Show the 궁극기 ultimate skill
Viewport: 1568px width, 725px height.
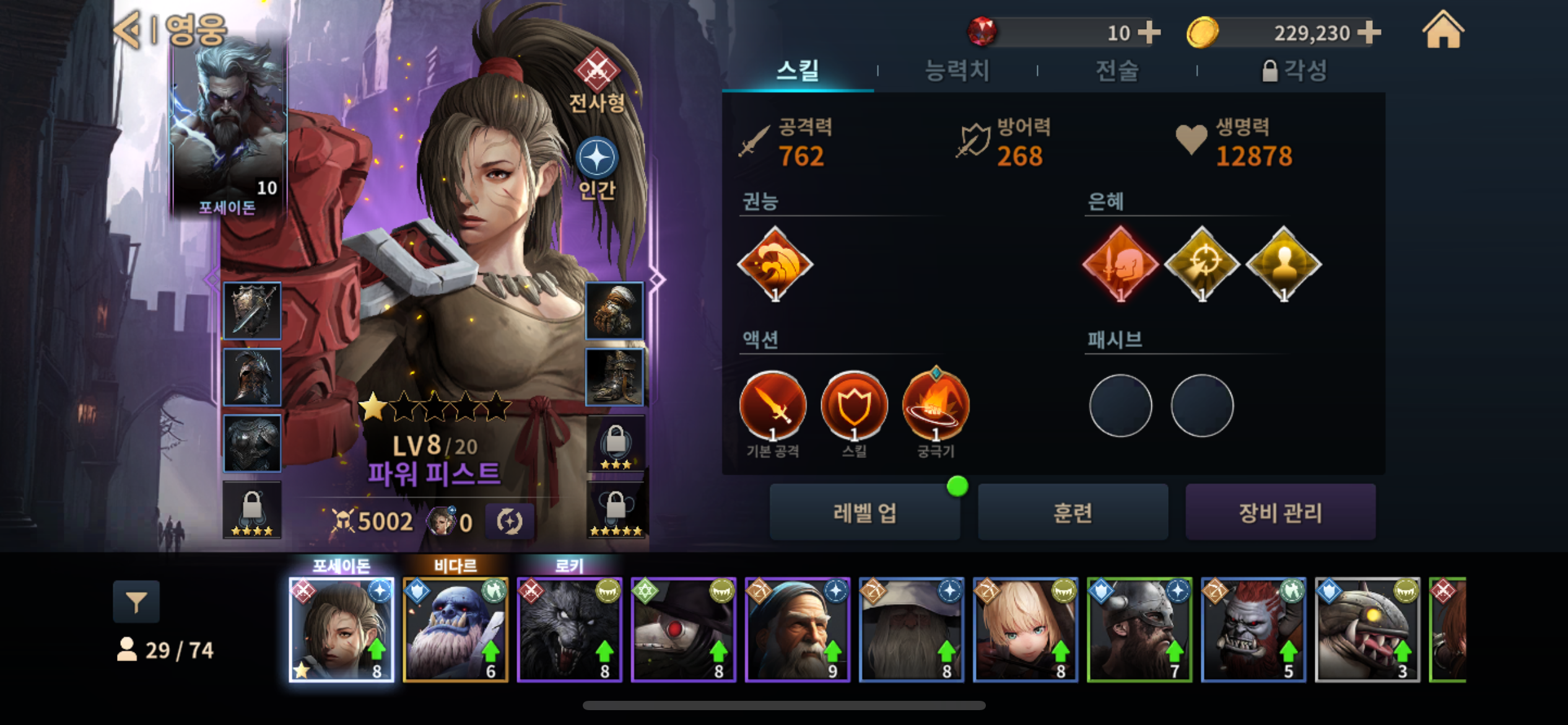tap(936, 406)
